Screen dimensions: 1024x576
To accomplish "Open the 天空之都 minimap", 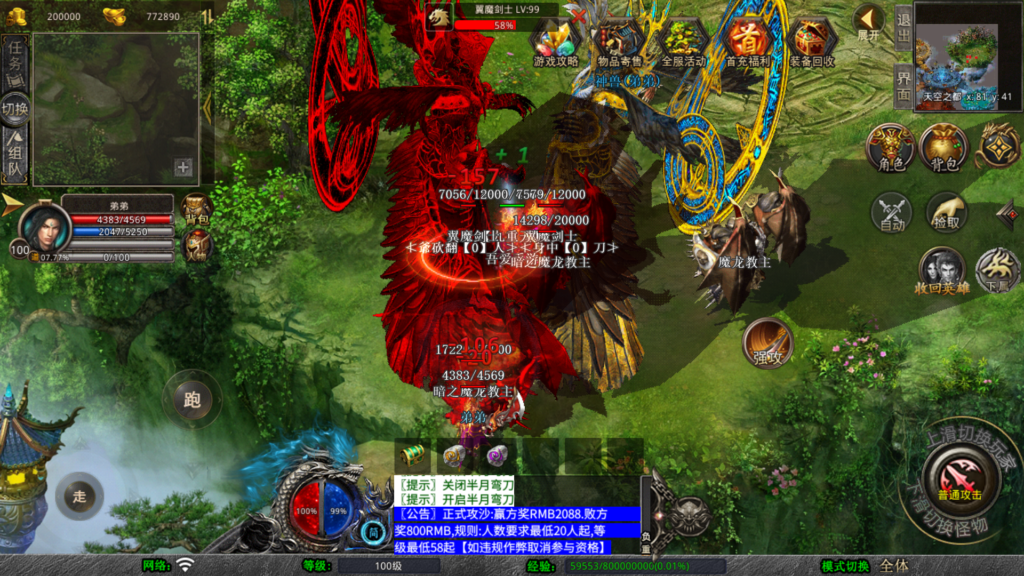I will pos(962,60).
